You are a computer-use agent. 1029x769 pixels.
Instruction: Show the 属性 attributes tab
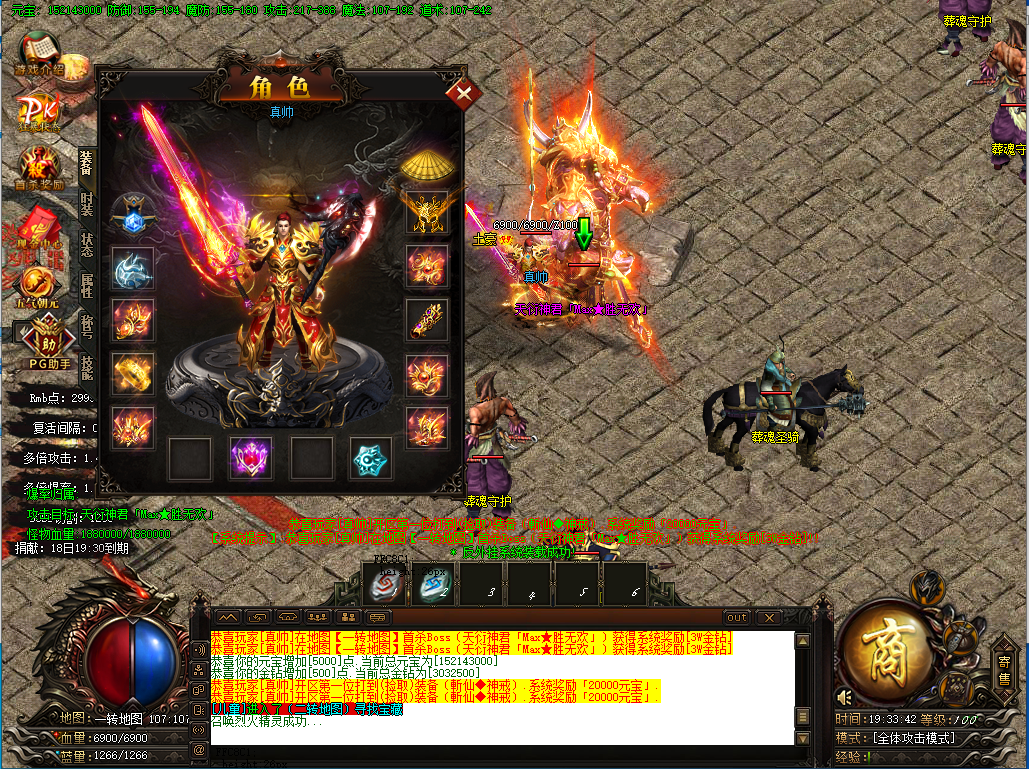pos(87,286)
